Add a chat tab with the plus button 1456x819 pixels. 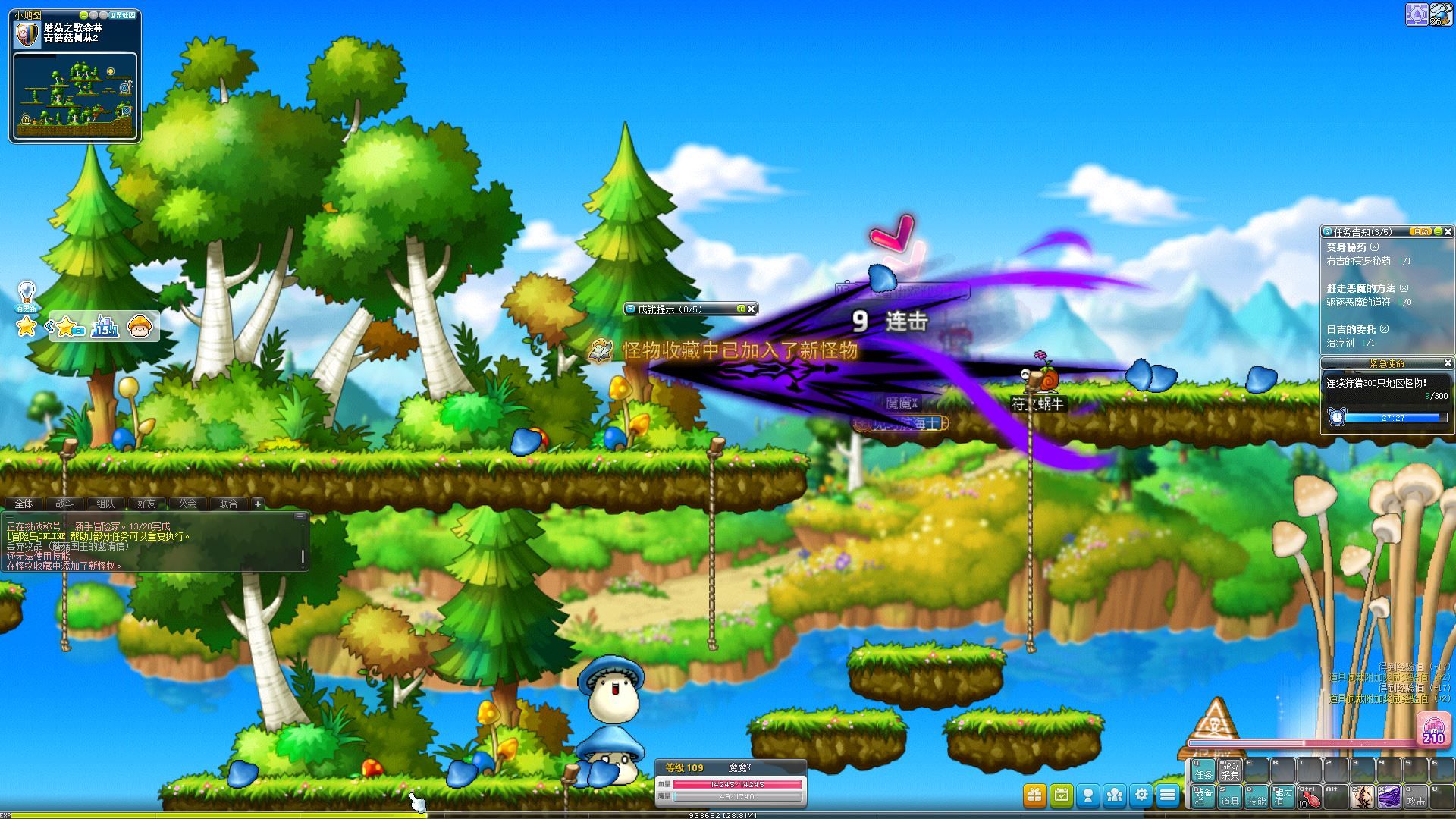point(258,504)
